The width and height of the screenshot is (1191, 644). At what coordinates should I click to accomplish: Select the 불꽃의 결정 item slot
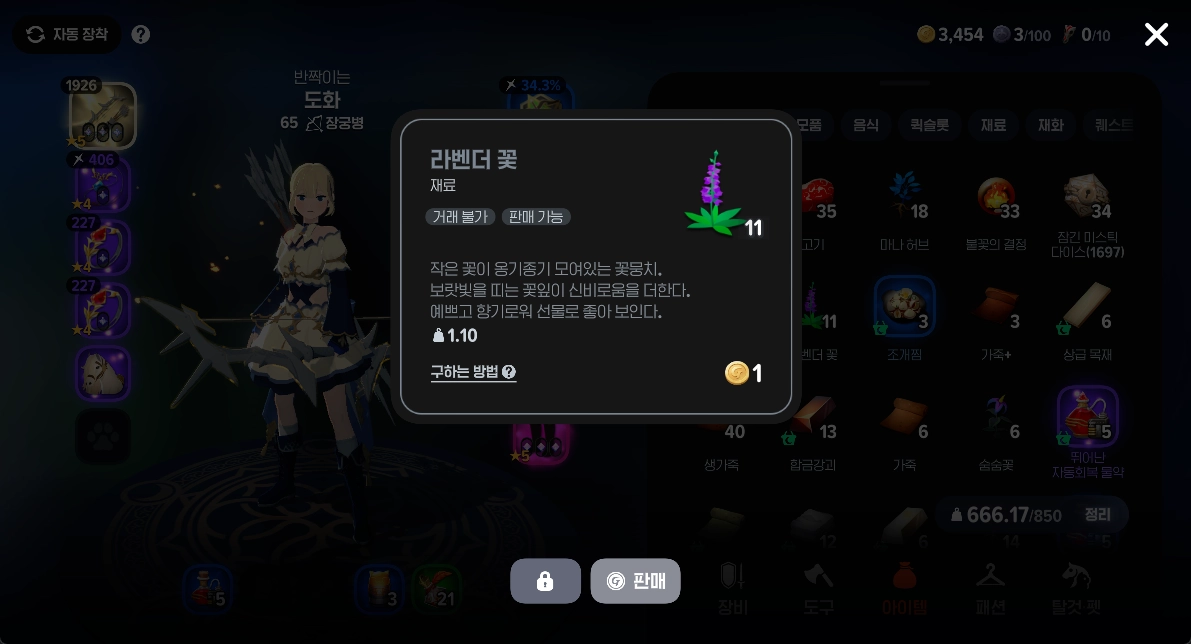997,203
